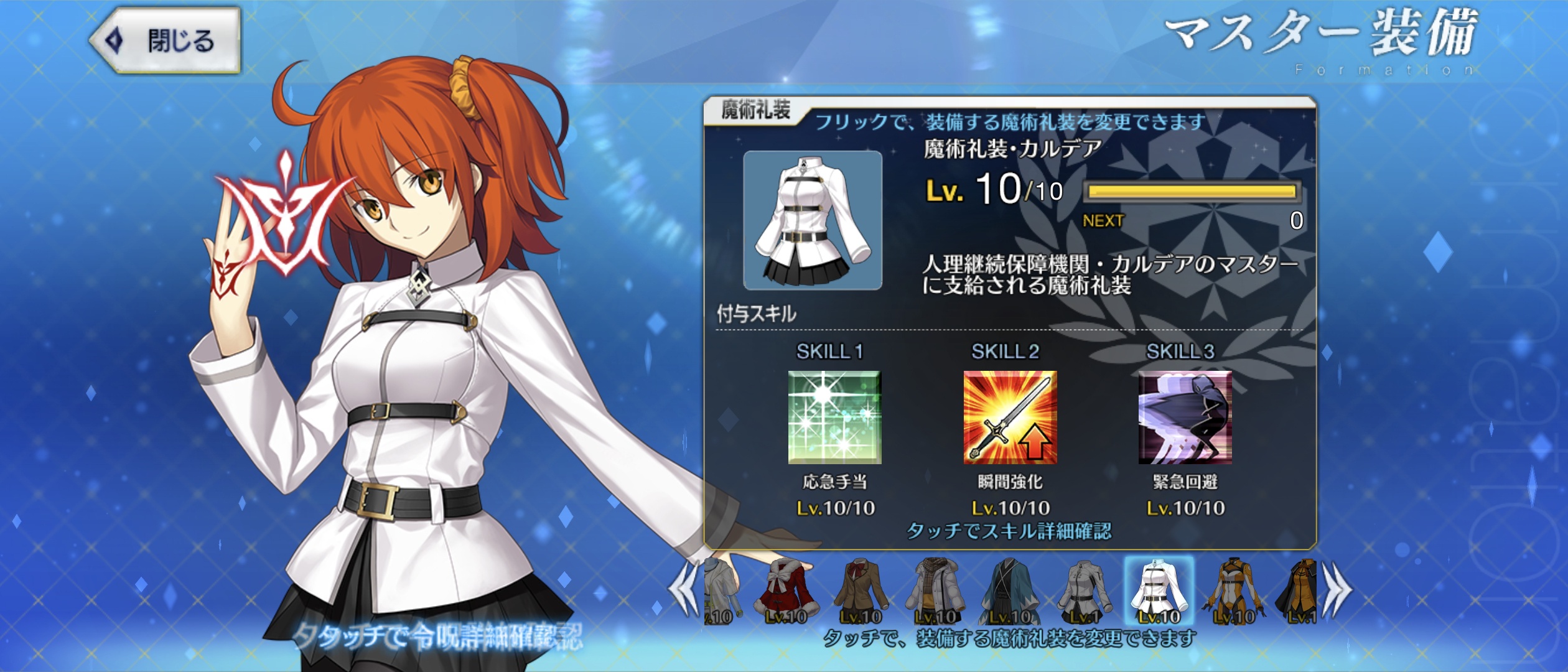This screenshot has height=672, width=1568.
Task: Tap the large Chaldea uniform preview image
Action: (813, 220)
